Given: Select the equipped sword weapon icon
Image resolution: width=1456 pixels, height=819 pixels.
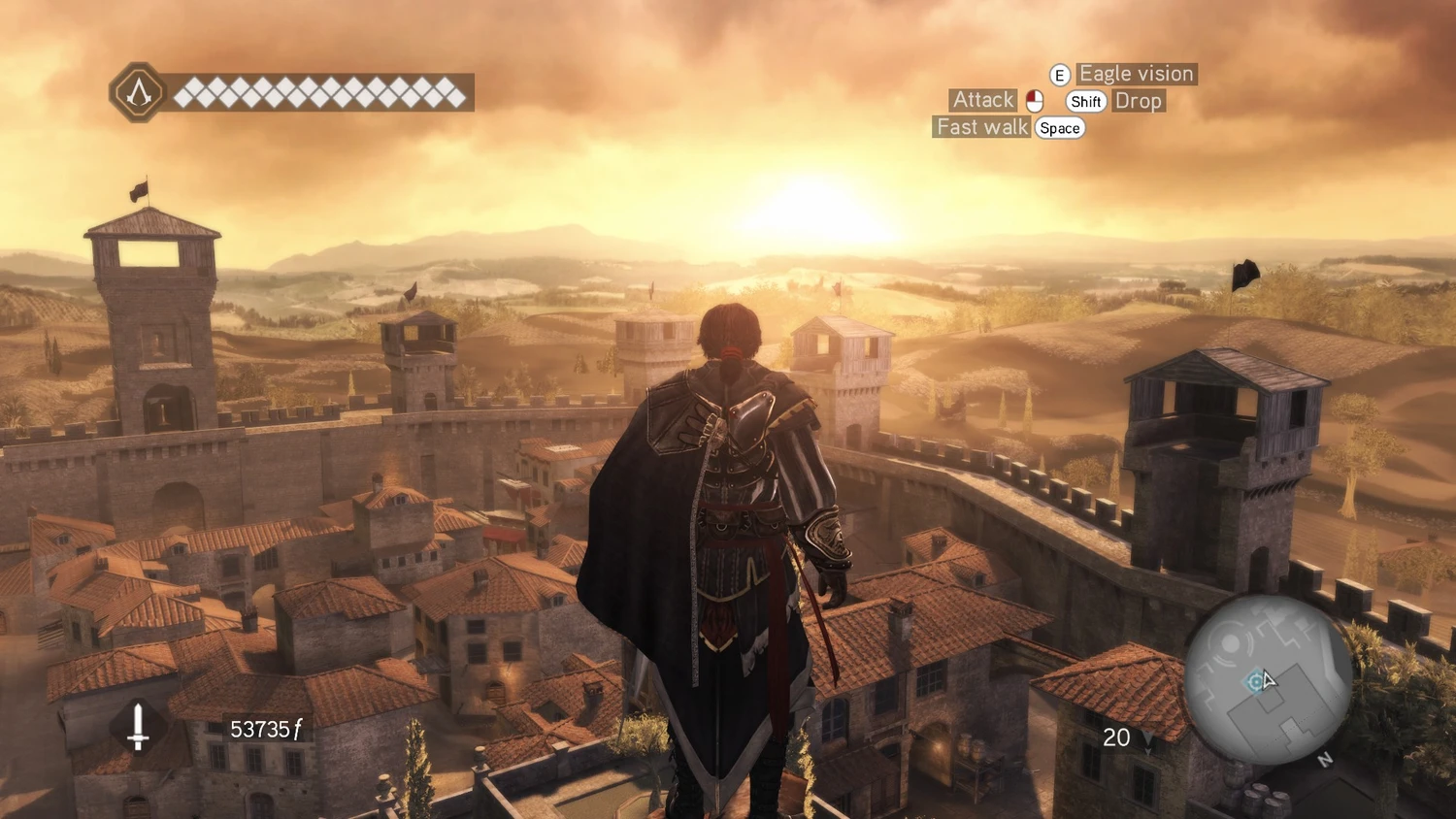Looking at the screenshot, I should point(138,727).
